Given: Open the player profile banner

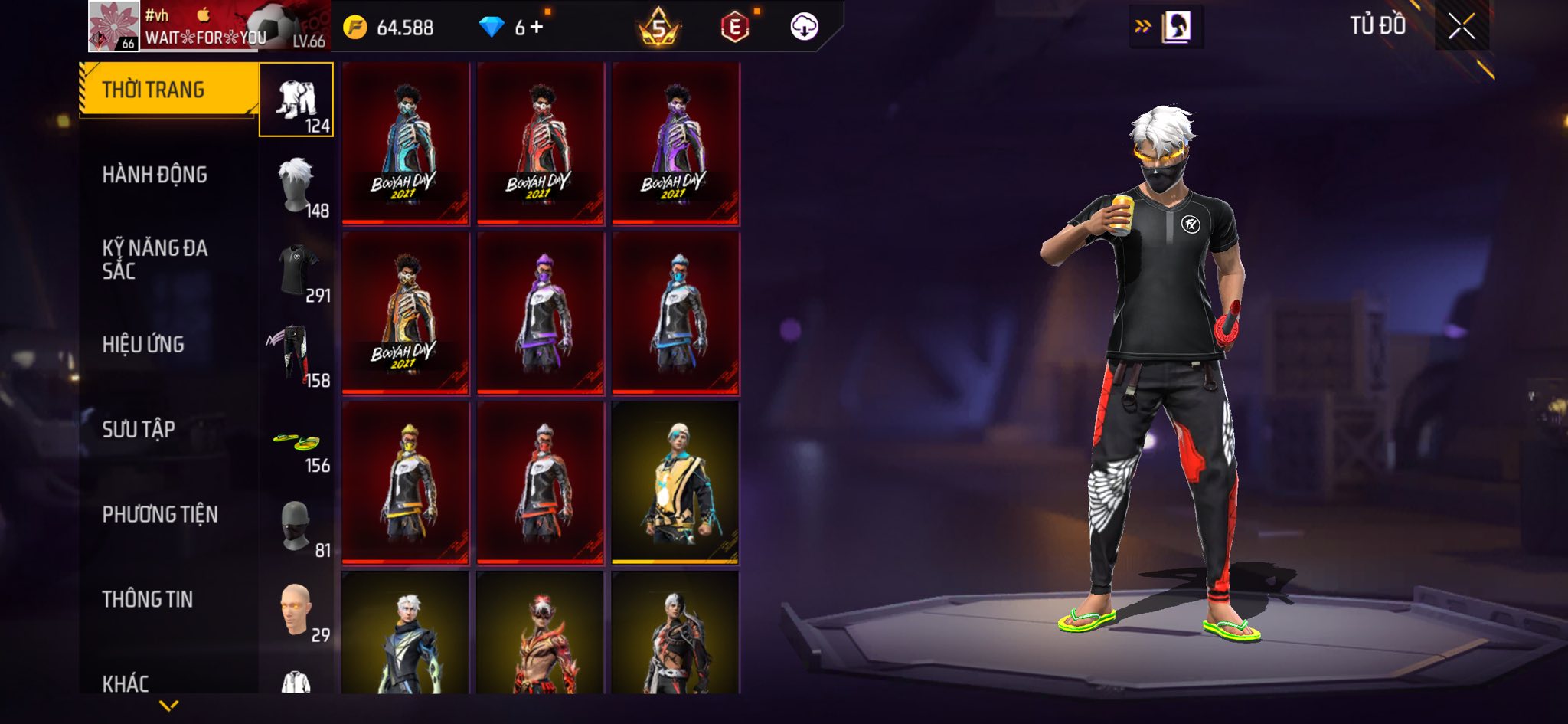Looking at the screenshot, I should [x=208, y=27].
